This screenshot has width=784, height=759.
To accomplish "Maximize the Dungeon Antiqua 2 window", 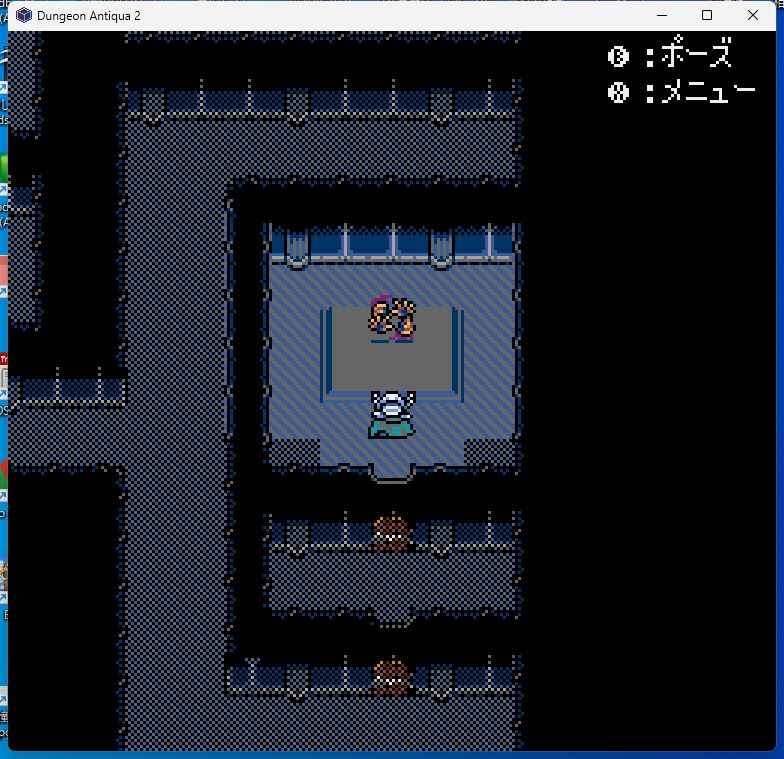I will click(707, 15).
